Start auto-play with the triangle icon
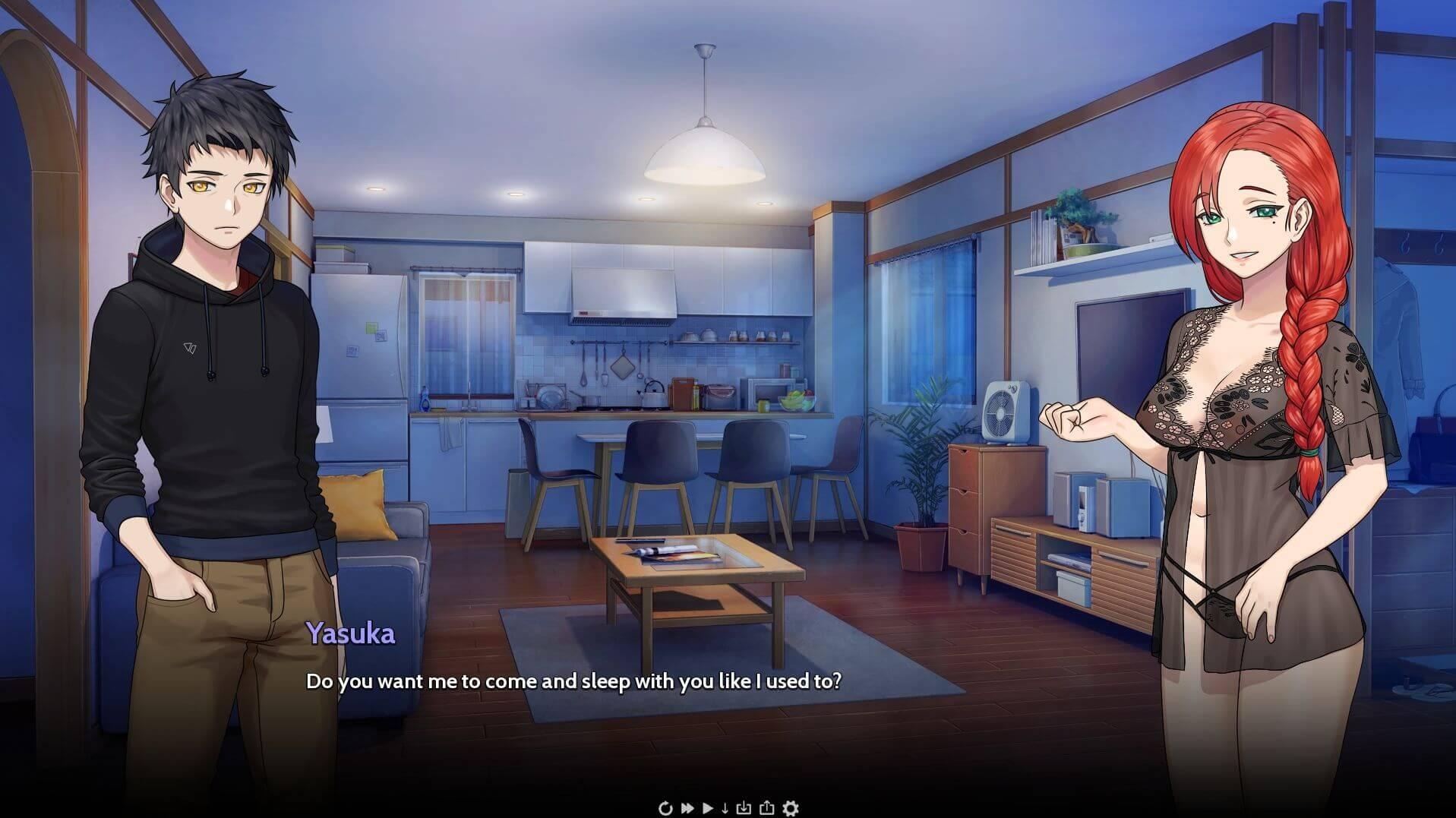Image resolution: width=1456 pixels, height=818 pixels. pyautogui.click(x=708, y=808)
